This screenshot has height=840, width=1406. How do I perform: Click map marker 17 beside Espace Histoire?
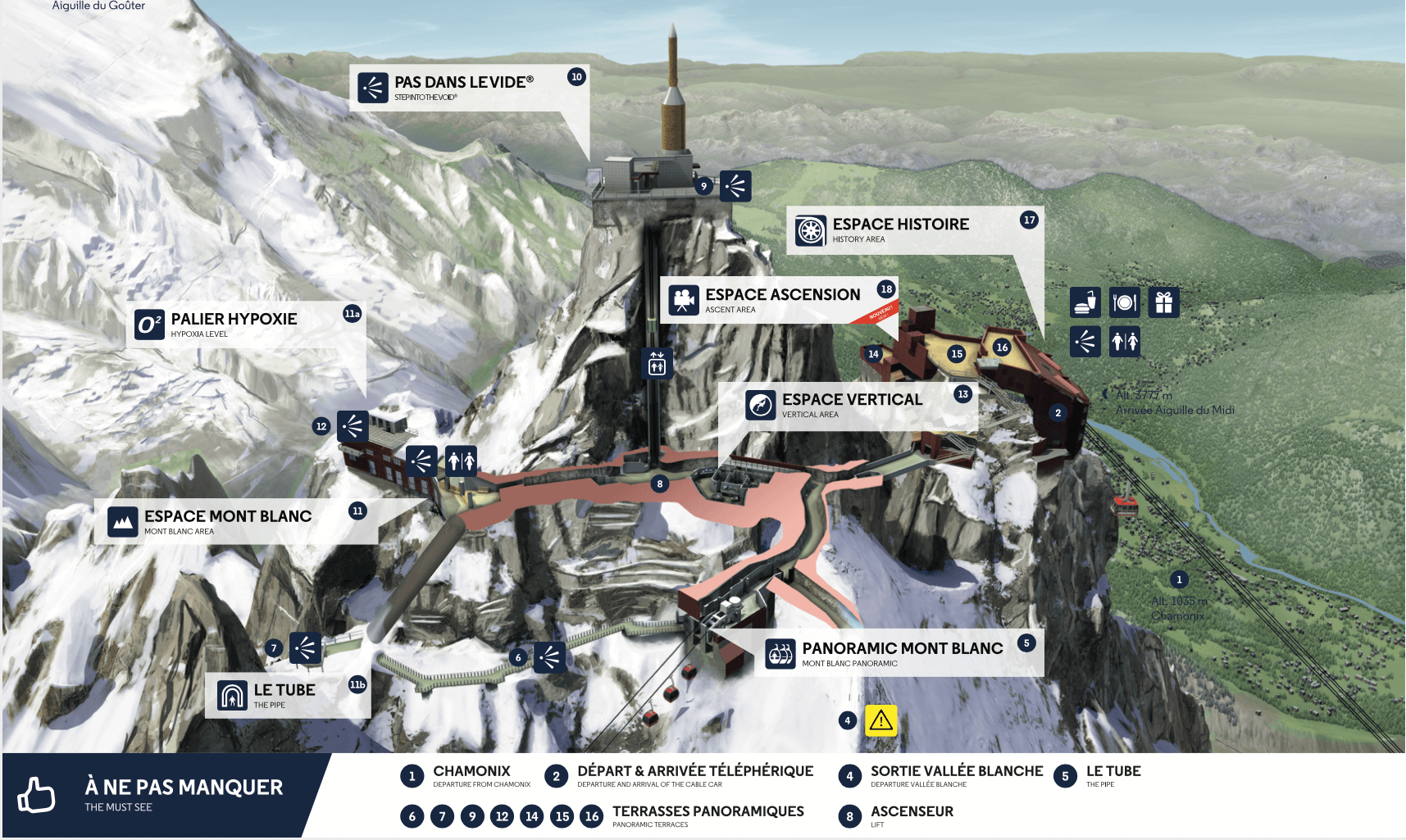tap(1030, 220)
